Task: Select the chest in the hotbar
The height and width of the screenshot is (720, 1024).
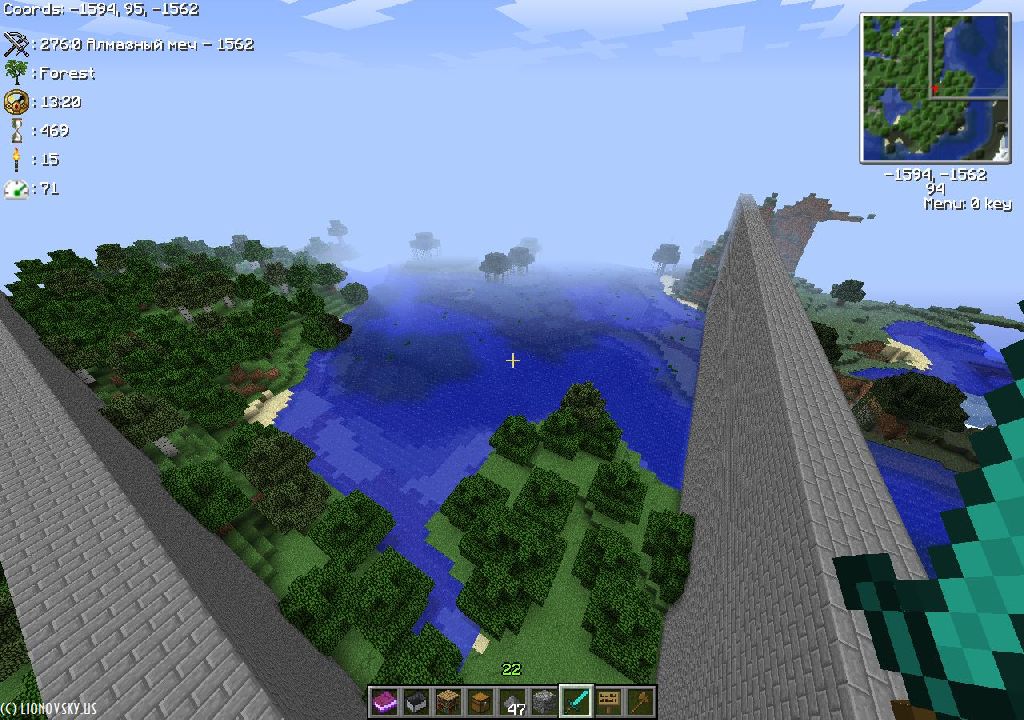Action: [x=481, y=702]
